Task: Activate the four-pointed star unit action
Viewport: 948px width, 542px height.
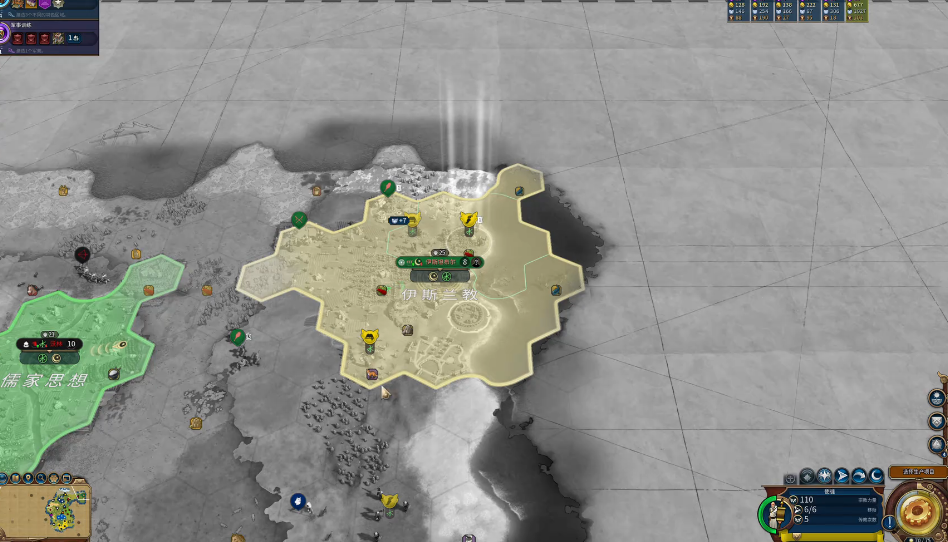Action: click(x=823, y=476)
